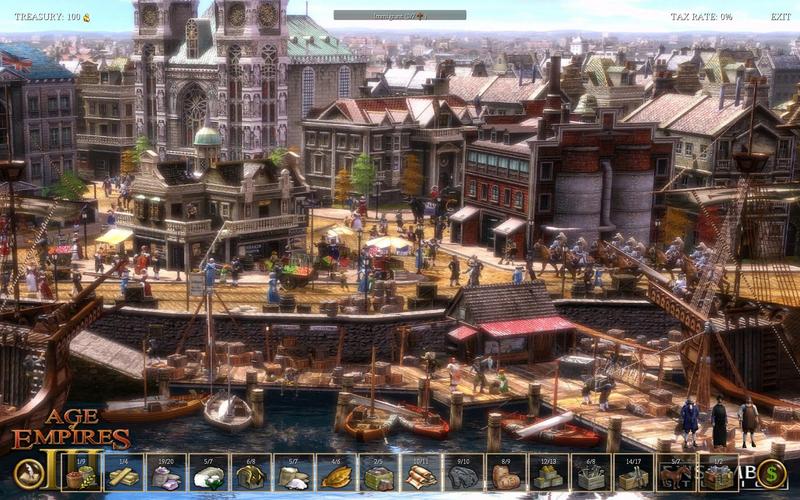The image size is (800, 500).
Task: Choose the white sacks trade good (5/7)
Action: (x=292, y=473)
